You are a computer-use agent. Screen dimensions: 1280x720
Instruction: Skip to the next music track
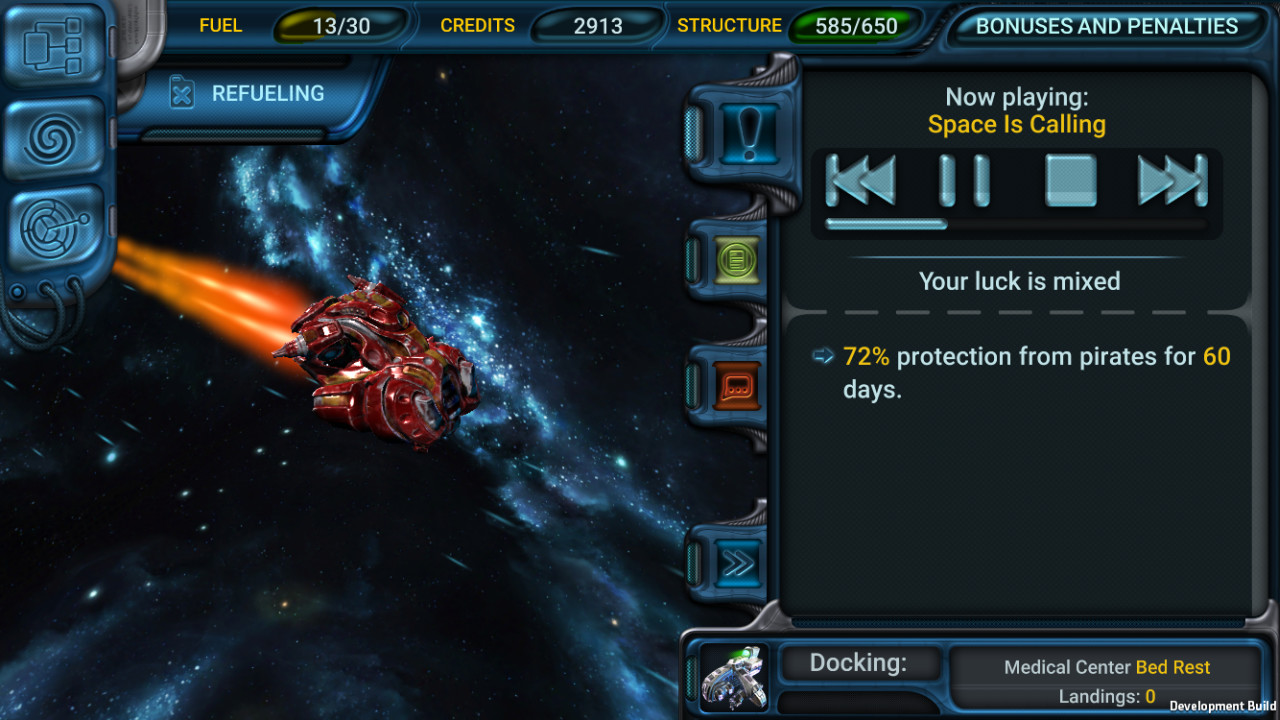coord(1170,181)
